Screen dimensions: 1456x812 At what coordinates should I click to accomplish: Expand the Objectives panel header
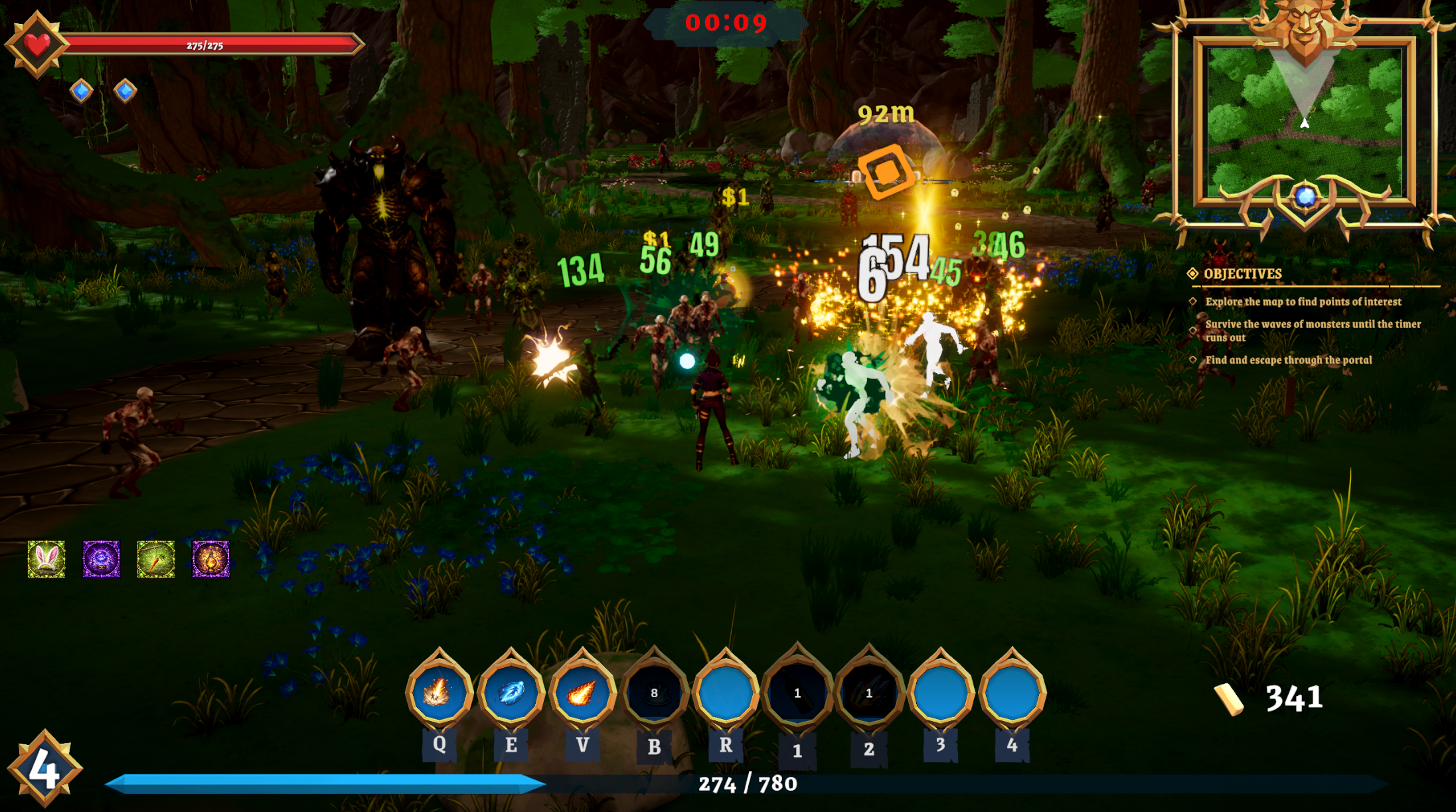coord(1242,274)
